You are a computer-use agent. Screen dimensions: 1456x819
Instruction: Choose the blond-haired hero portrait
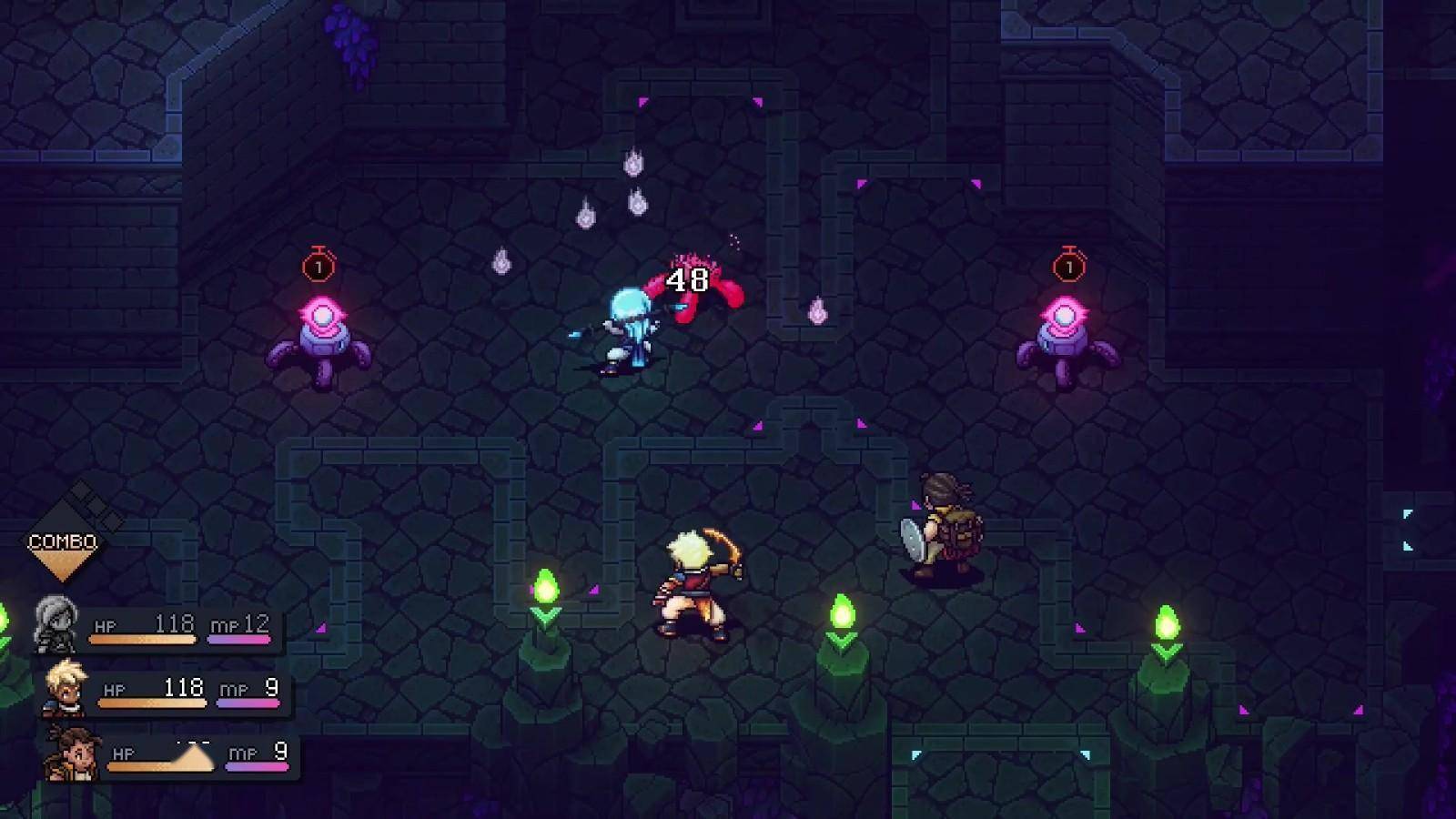66,688
